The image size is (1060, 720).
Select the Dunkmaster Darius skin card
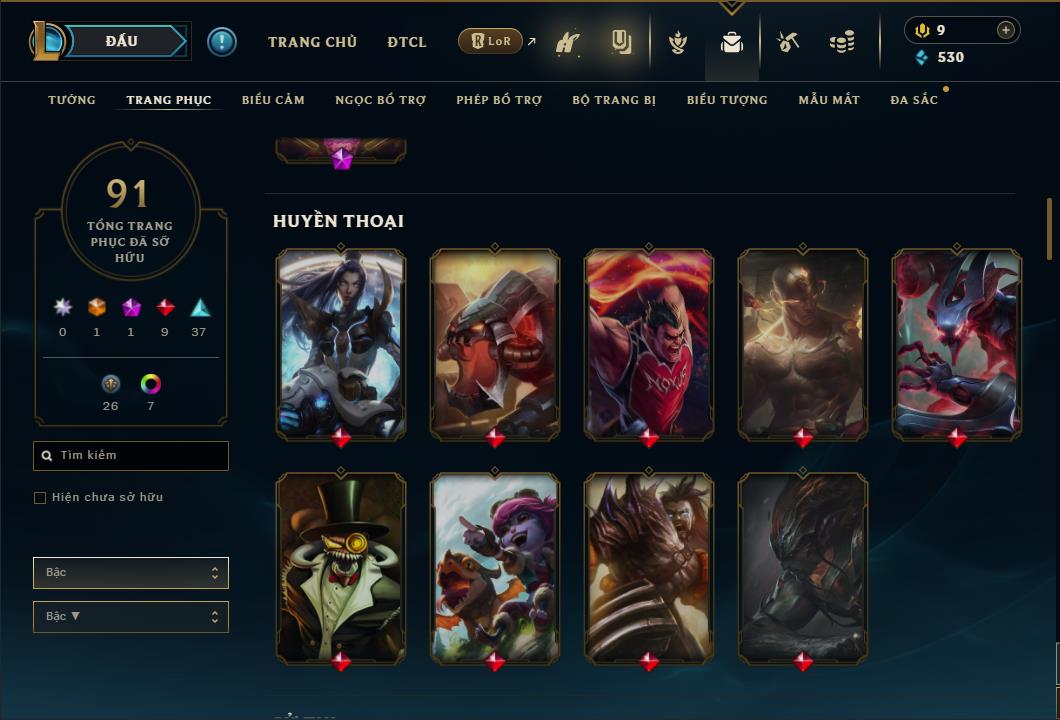point(649,342)
